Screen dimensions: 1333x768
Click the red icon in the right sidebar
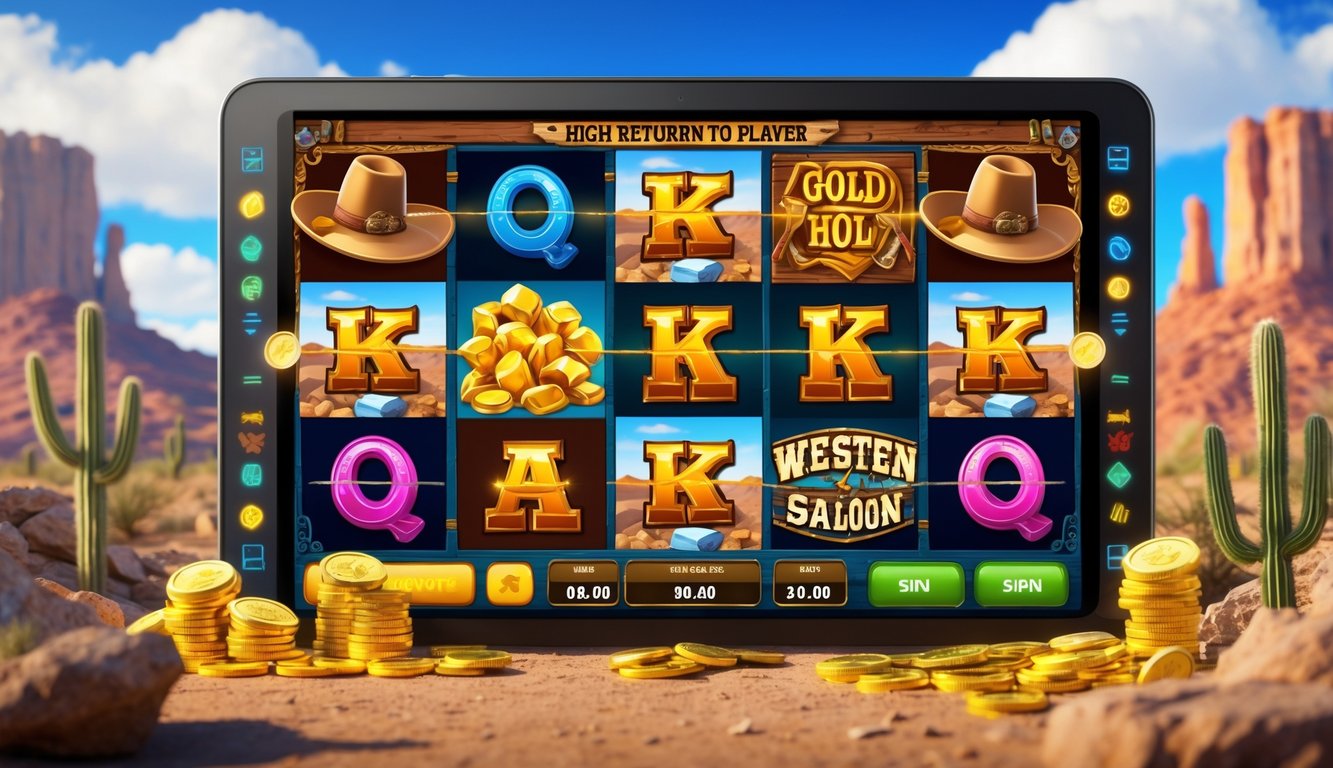1118,441
